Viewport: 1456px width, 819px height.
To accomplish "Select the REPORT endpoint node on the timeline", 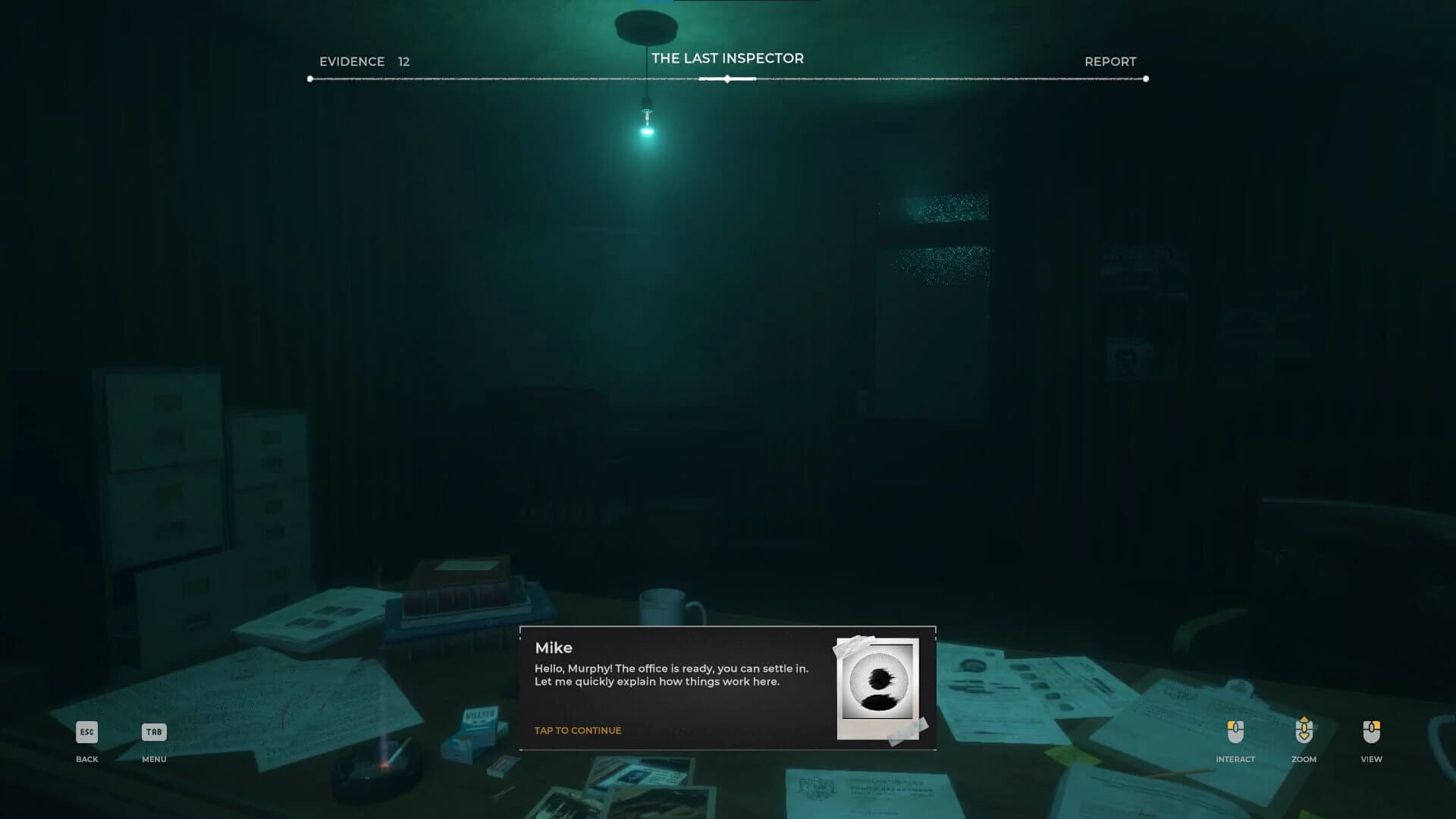I will (x=1145, y=77).
